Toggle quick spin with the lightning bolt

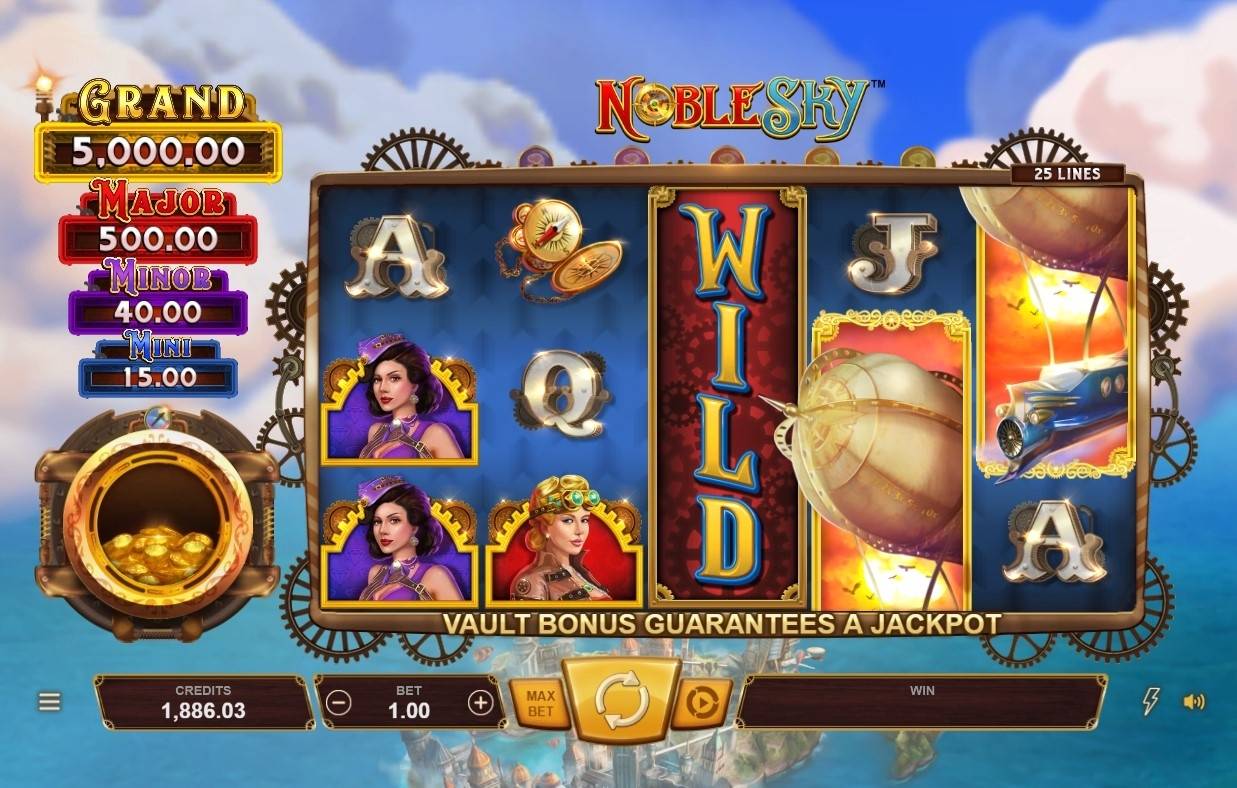pos(1151,702)
